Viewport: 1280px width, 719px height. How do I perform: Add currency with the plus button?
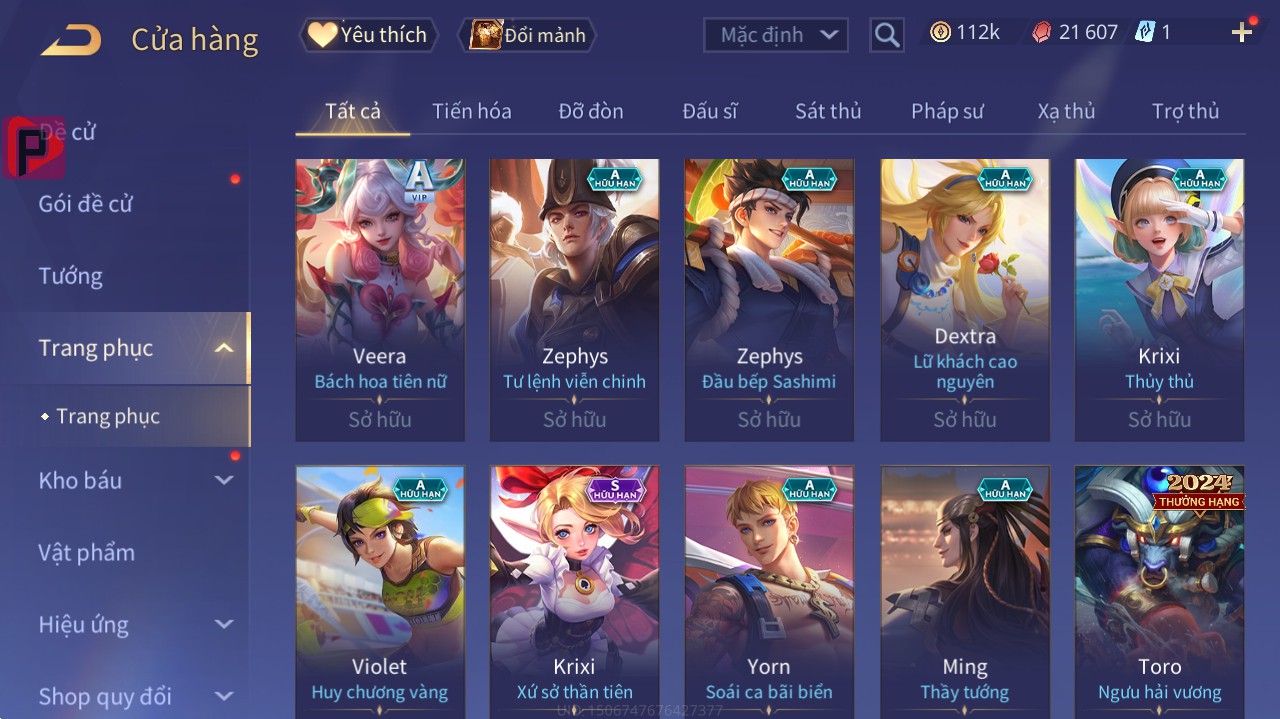(1242, 33)
